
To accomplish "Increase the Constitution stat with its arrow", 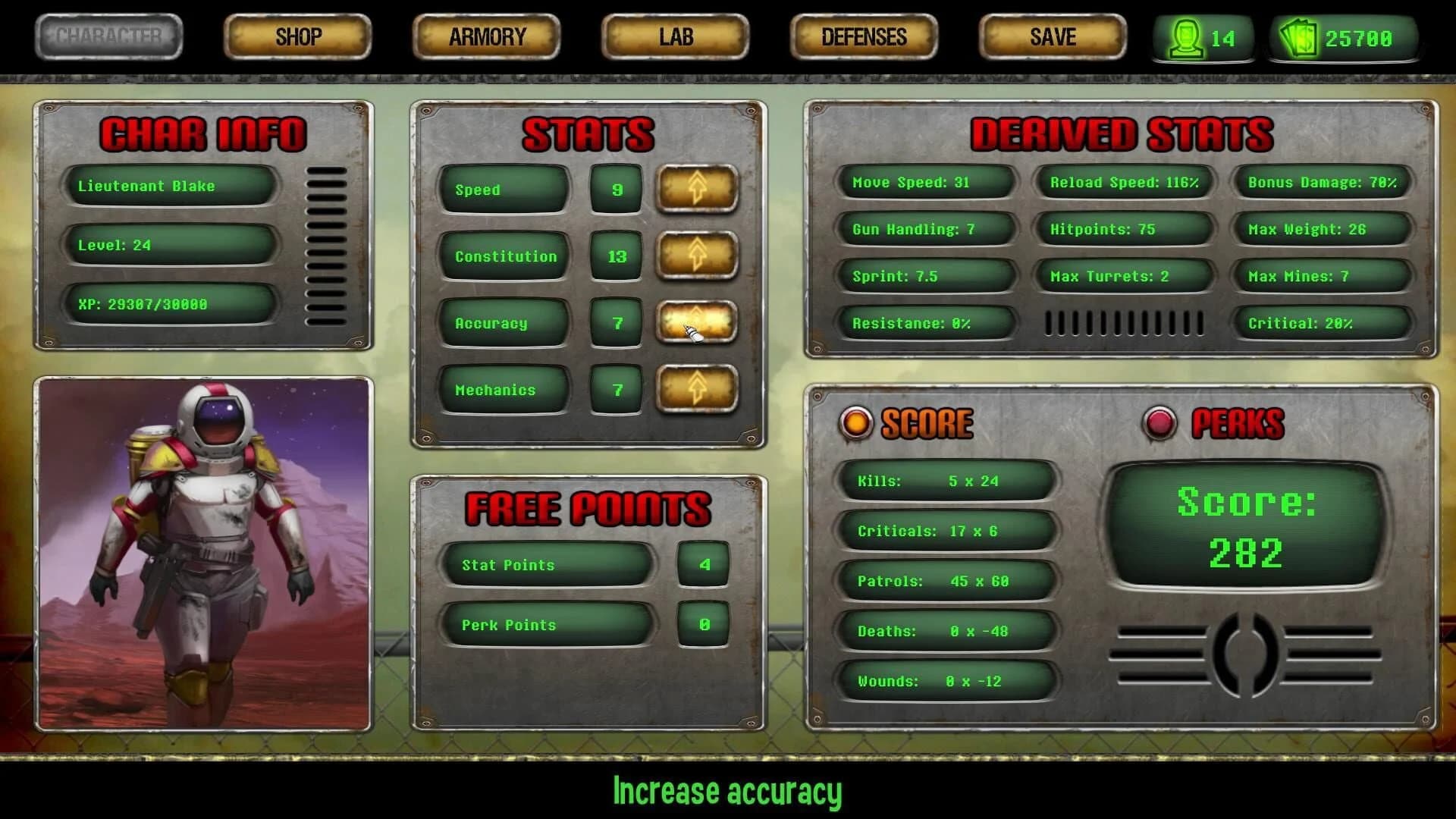I will click(x=696, y=256).
